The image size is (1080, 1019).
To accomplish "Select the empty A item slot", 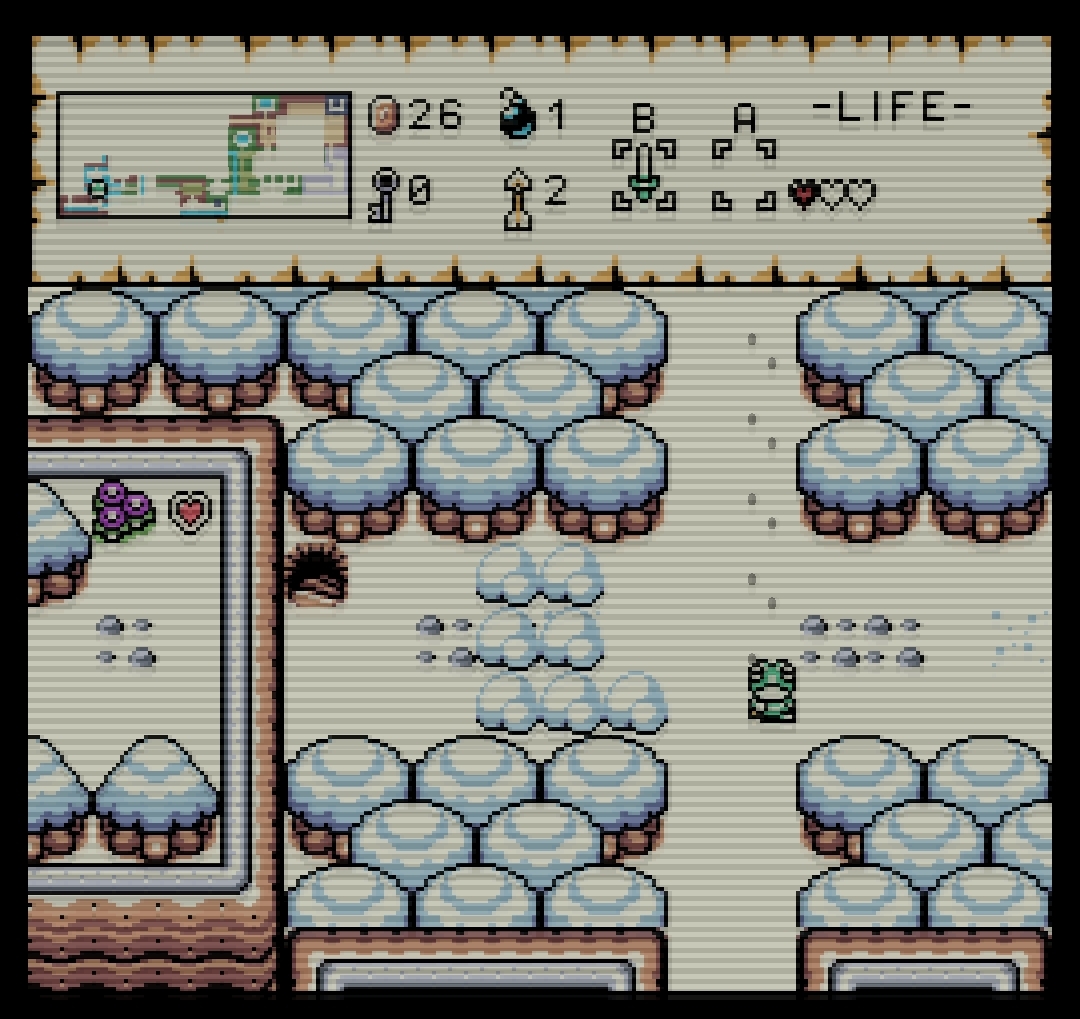I will pos(744,174).
